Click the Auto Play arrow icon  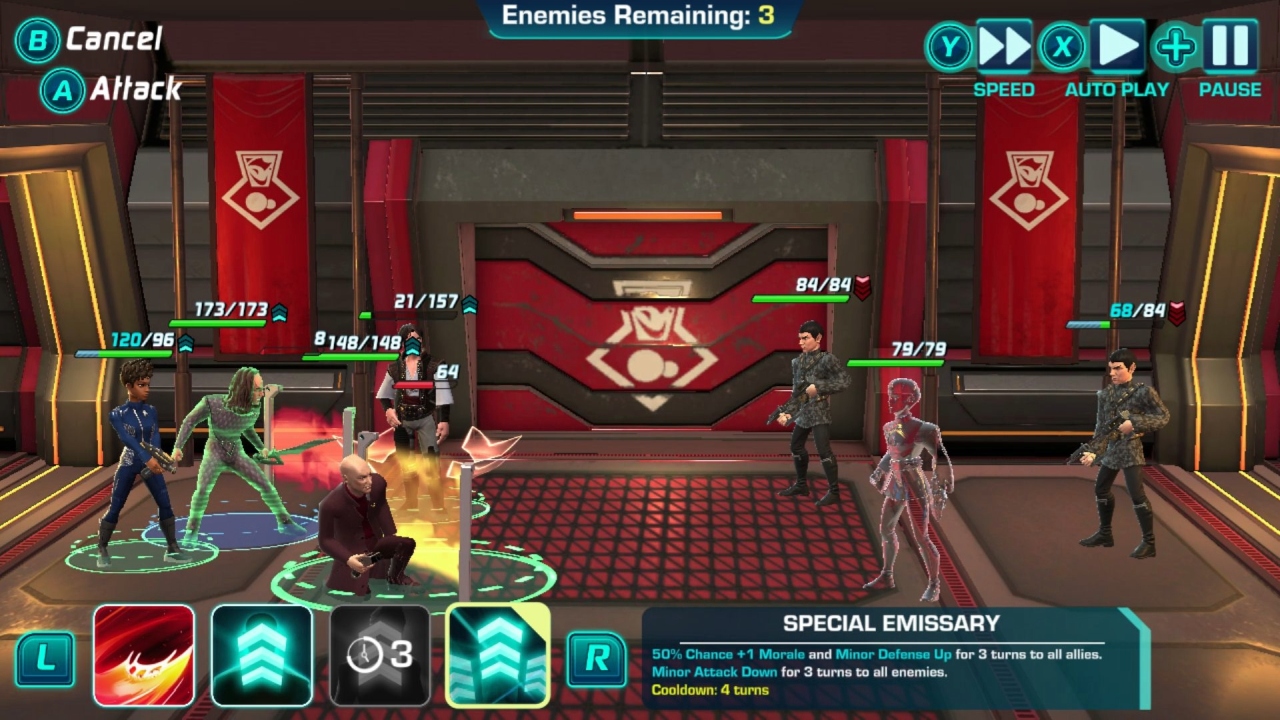(x=1116, y=45)
